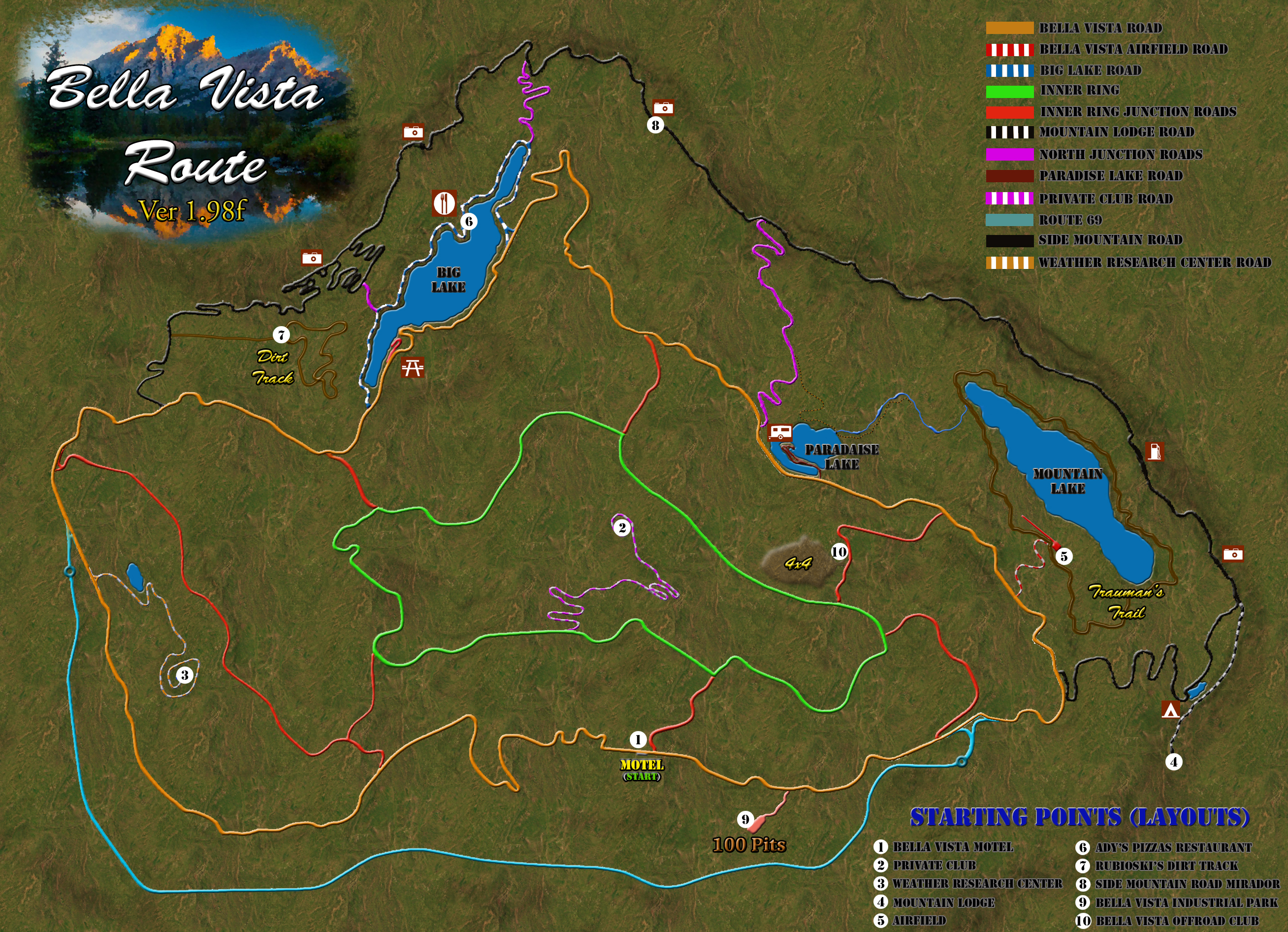Click the fork-and-knife restaurant map icon

(x=444, y=203)
